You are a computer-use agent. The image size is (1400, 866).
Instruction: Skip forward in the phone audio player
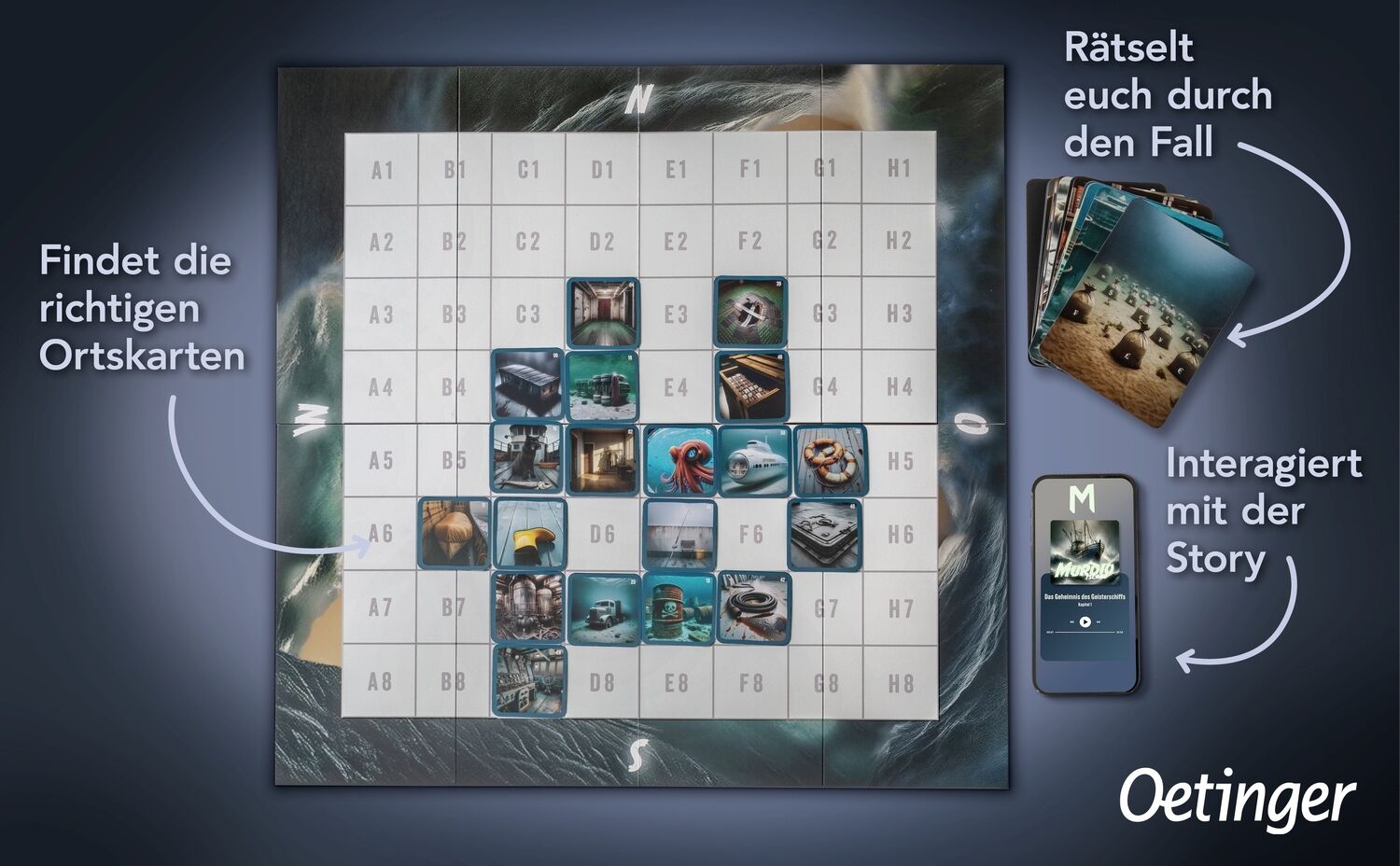[x=1099, y=622]
